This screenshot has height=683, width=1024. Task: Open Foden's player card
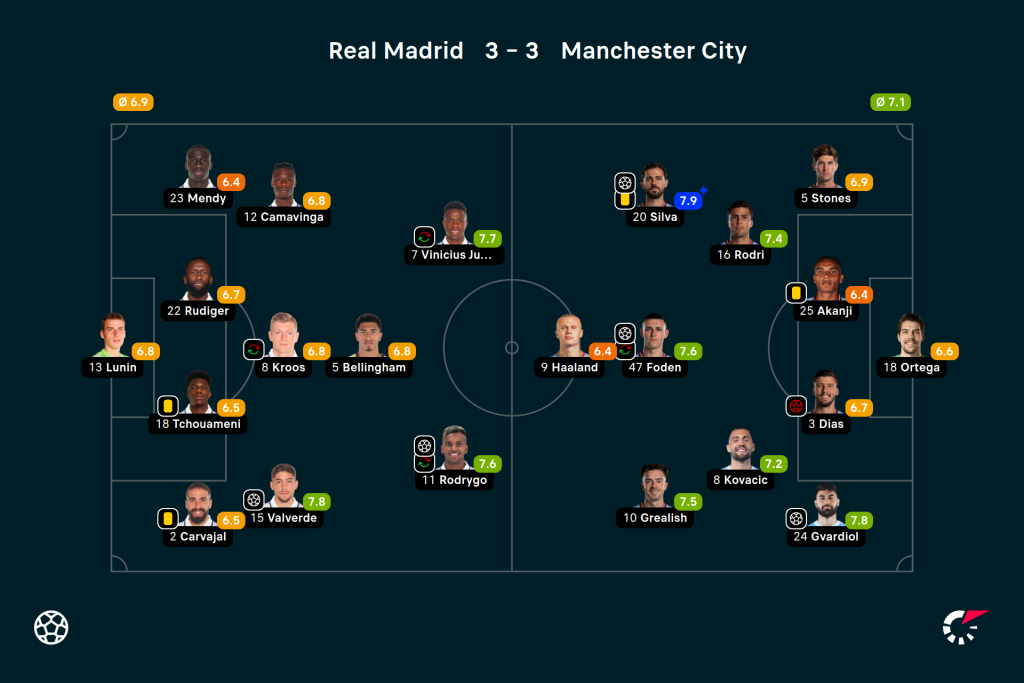point(655,336)
